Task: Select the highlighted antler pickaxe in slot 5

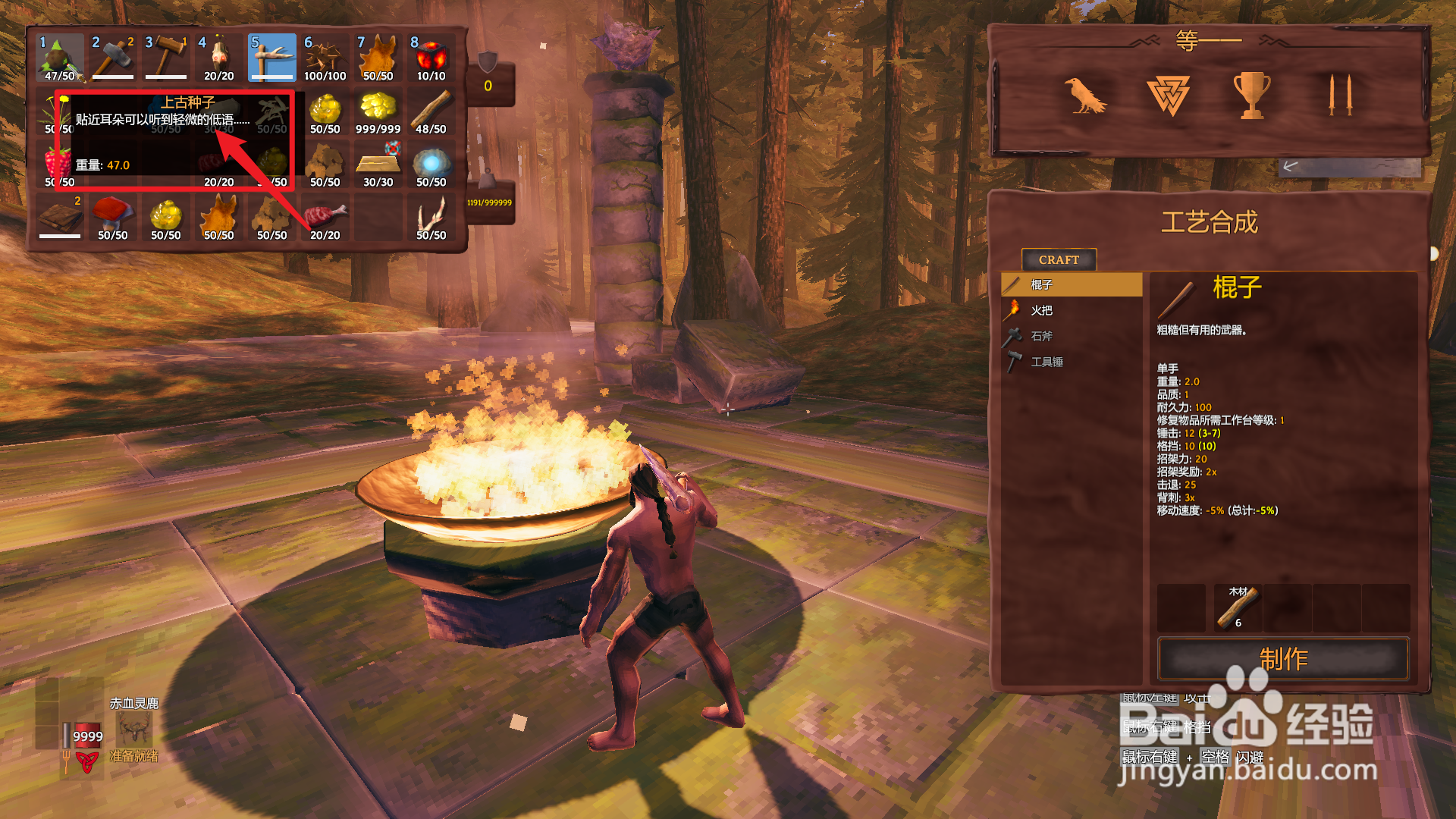Action: [271, 58]
